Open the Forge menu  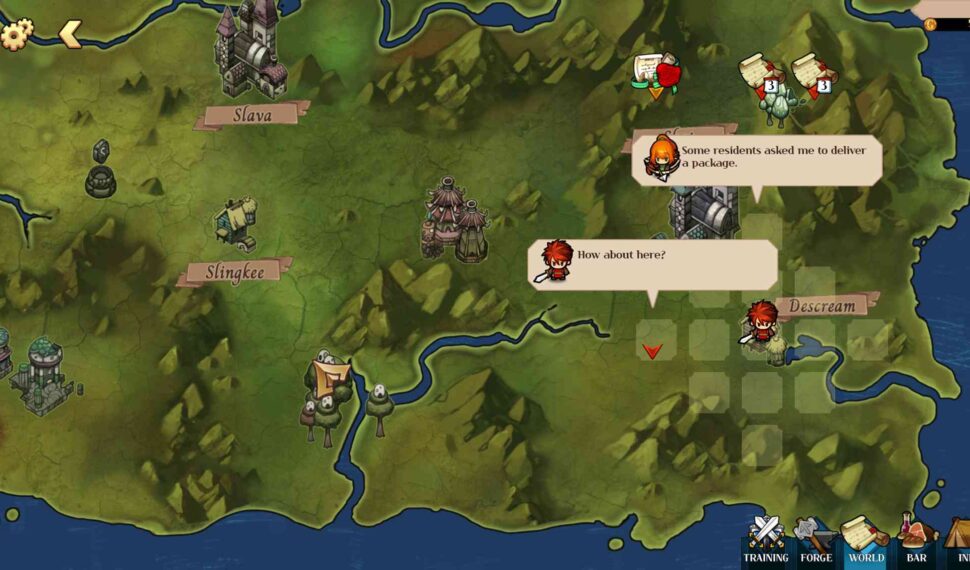(815, 541)
